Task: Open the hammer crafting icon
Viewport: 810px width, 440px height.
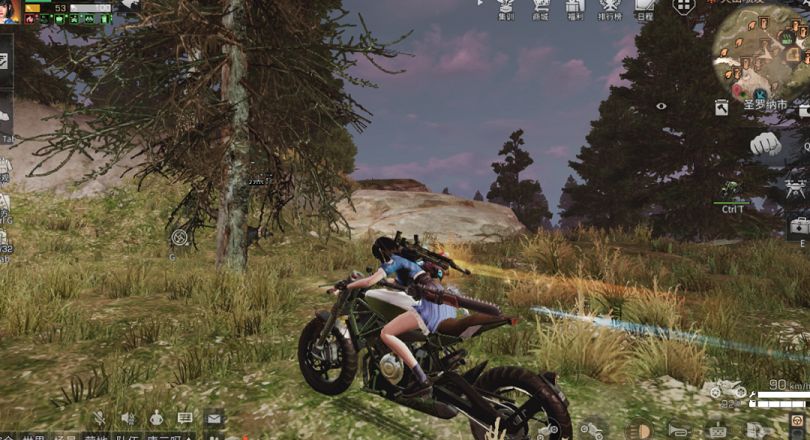Action: click(721, 107)
